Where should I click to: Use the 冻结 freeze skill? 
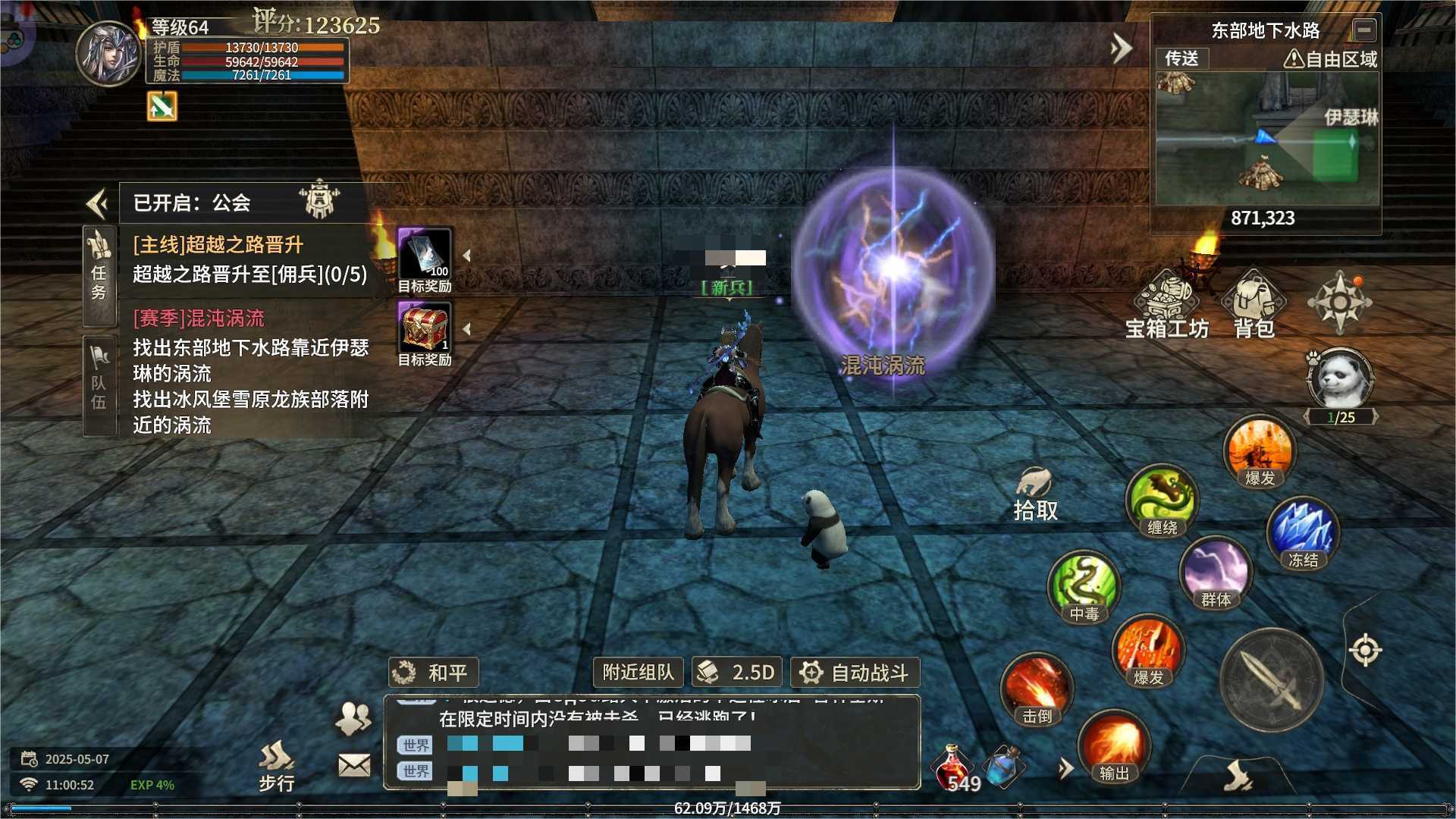coord(1303,533)
